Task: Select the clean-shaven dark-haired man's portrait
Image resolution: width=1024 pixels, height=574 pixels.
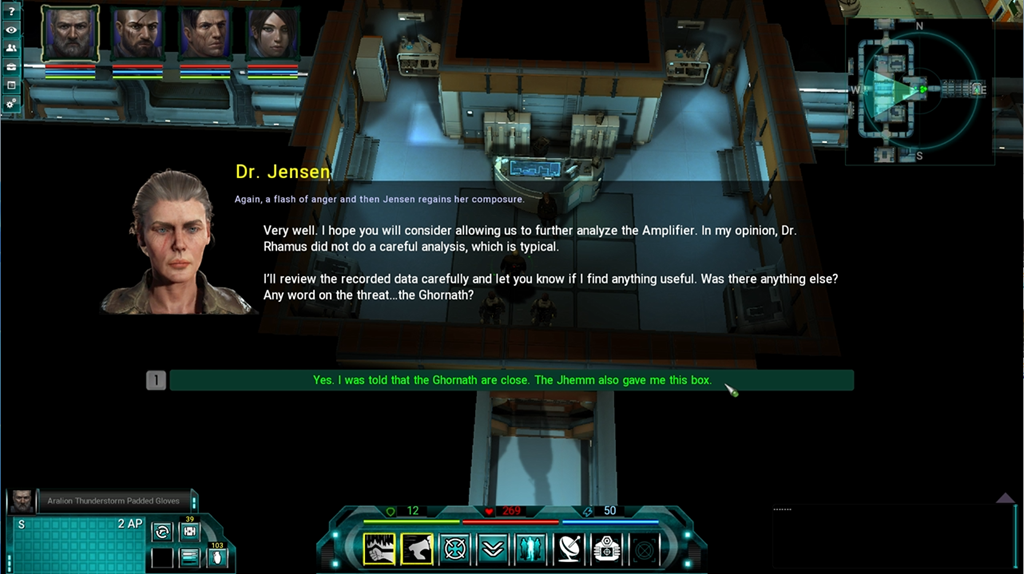Action: pyautogui.click(x=206, y=35)
